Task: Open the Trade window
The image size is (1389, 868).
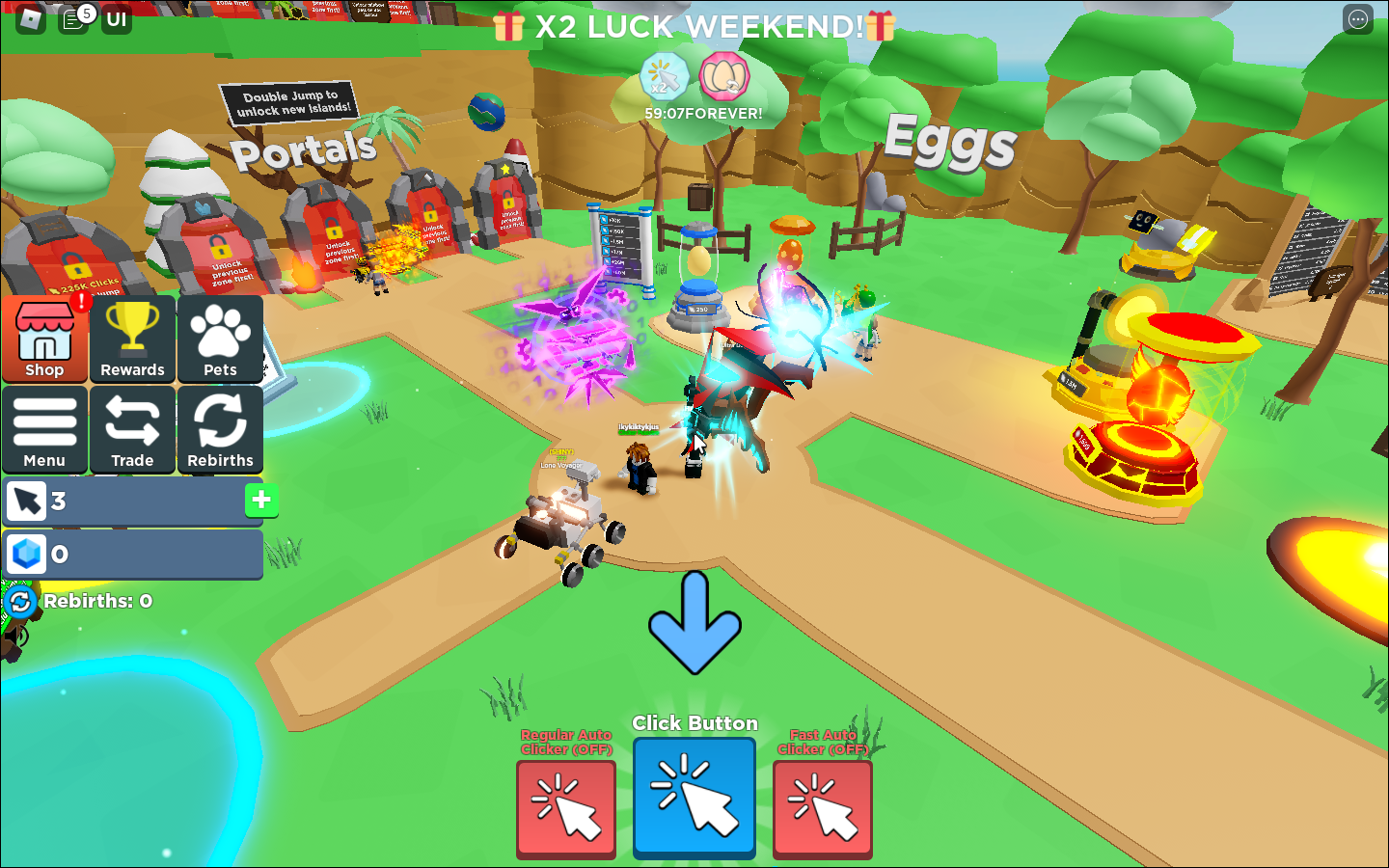Action: point(132,430)
